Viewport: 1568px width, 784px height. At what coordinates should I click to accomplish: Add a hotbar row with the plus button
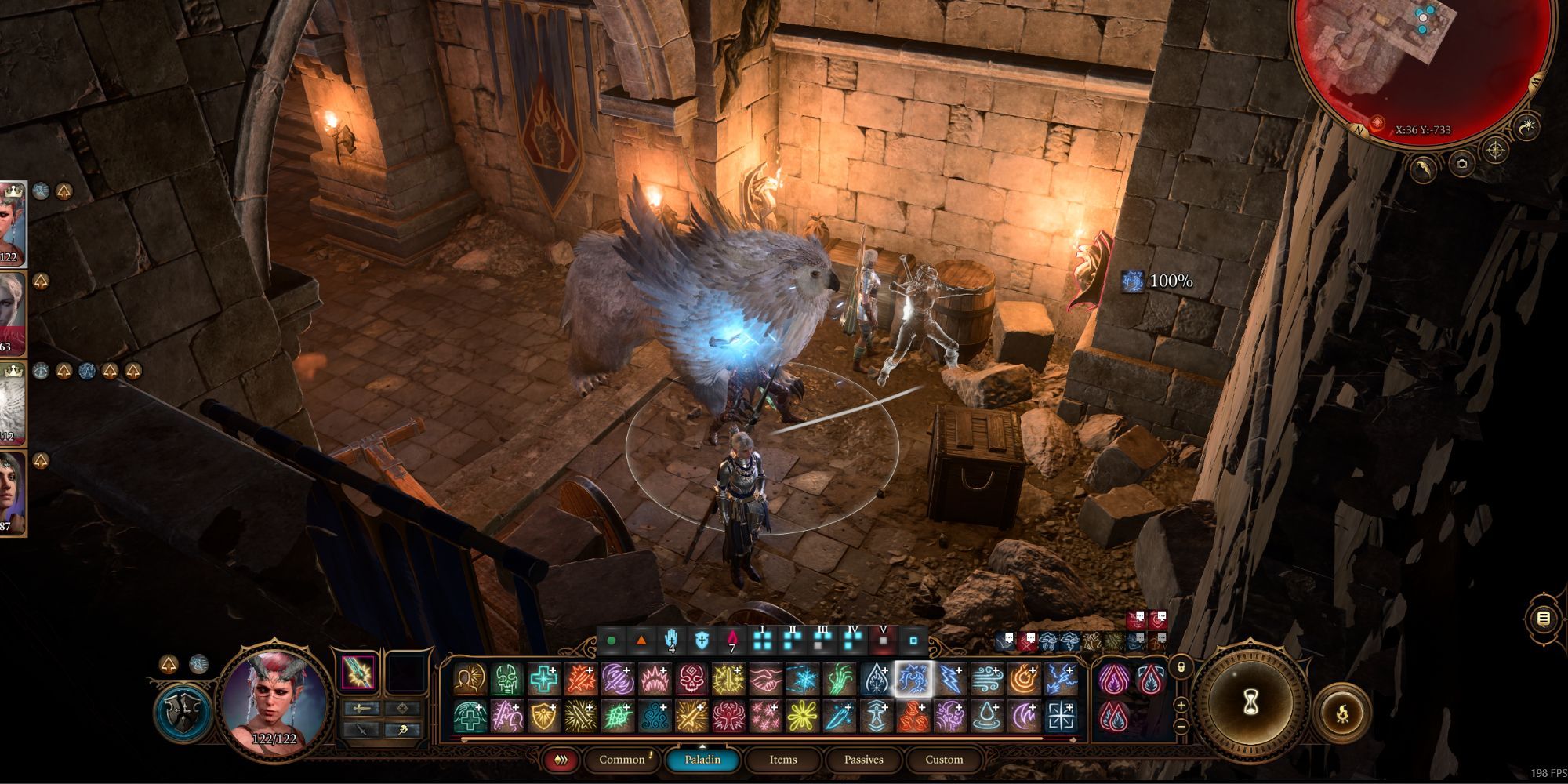[1181, 705]
